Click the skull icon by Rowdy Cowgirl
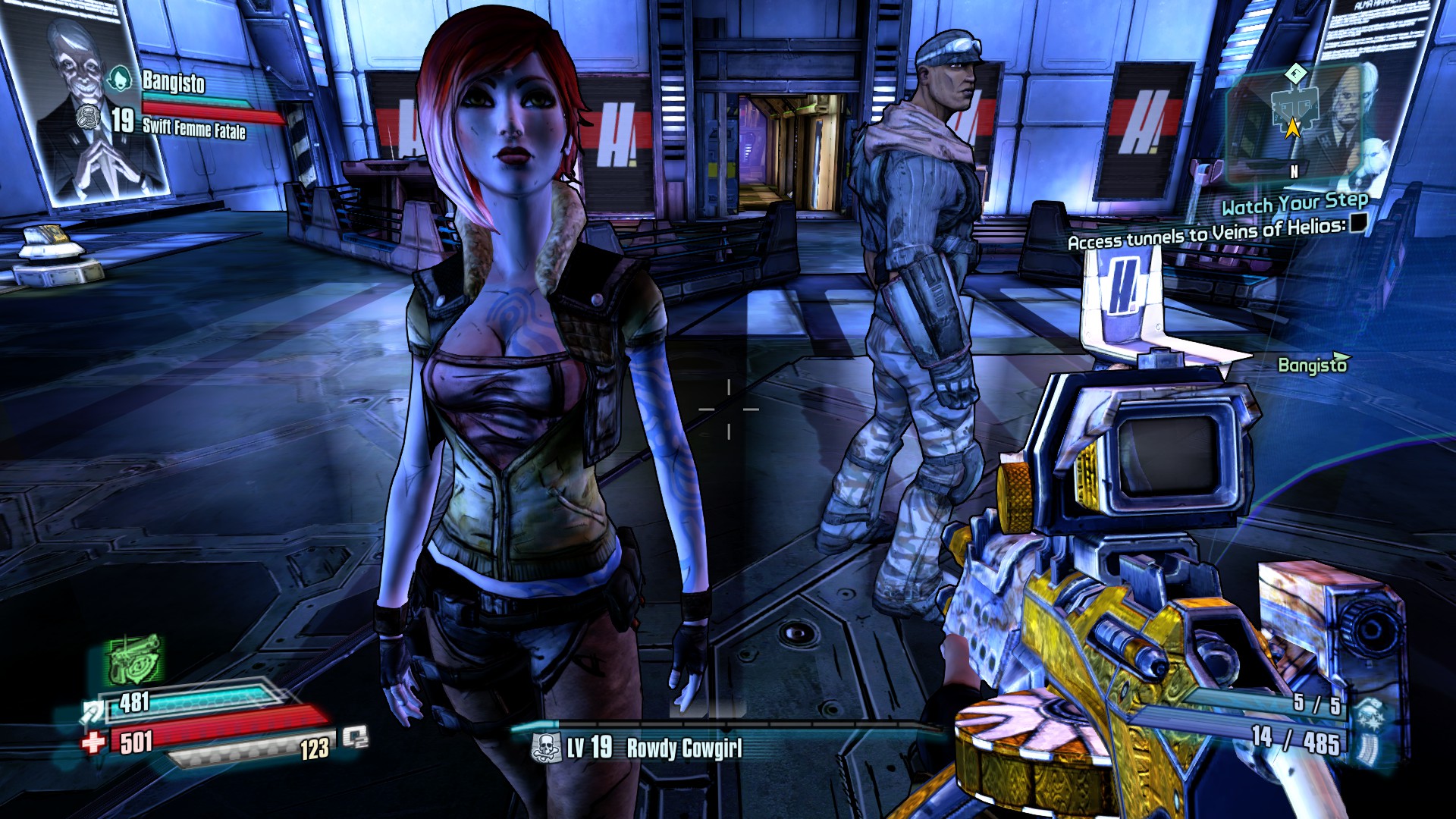 coord(546,748)
